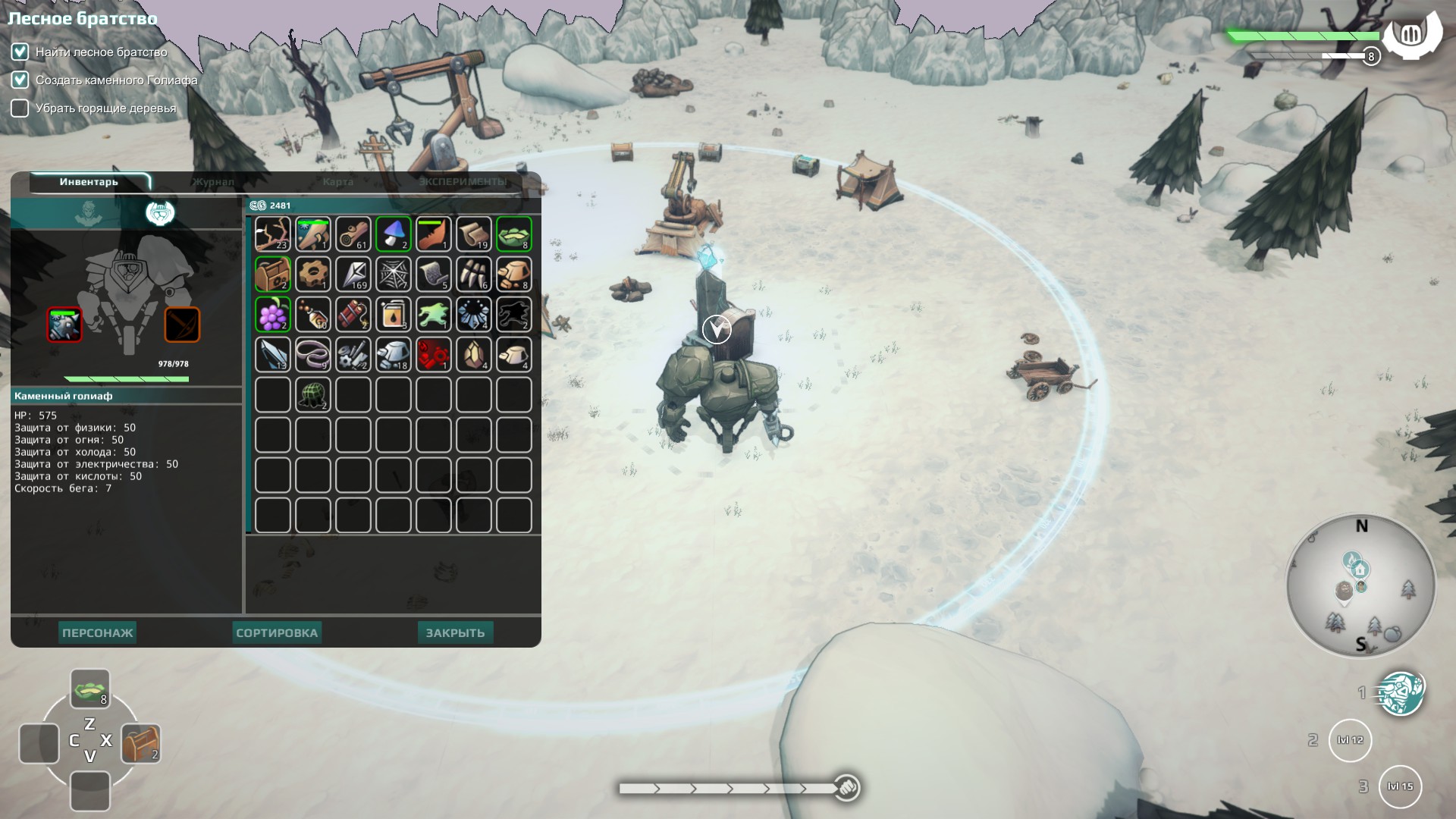Pick the orange fuel canister item
1456x819 pixels.
(393, 314)
